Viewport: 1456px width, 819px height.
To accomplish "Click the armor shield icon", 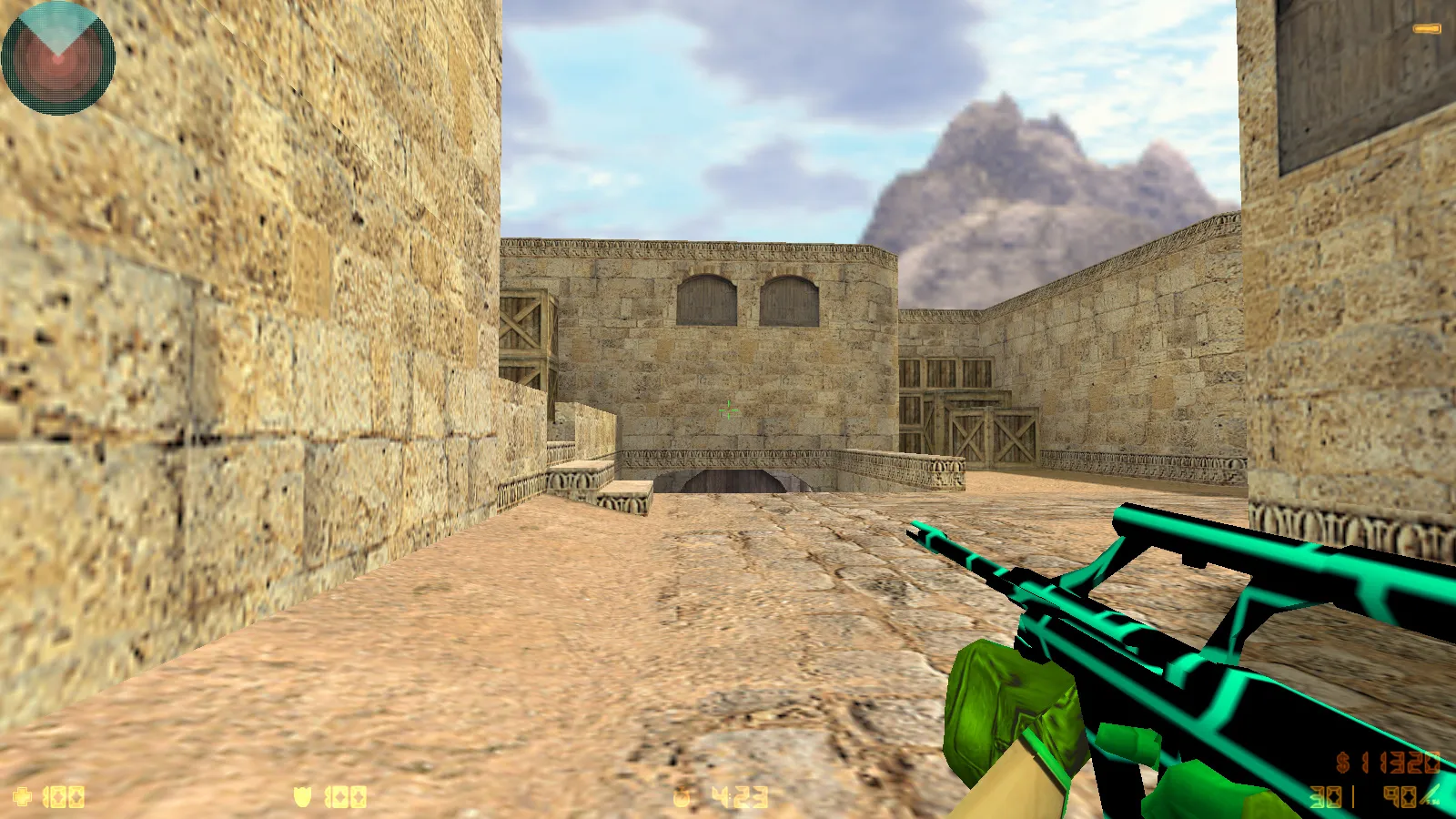I will click(x=302, y=799).
